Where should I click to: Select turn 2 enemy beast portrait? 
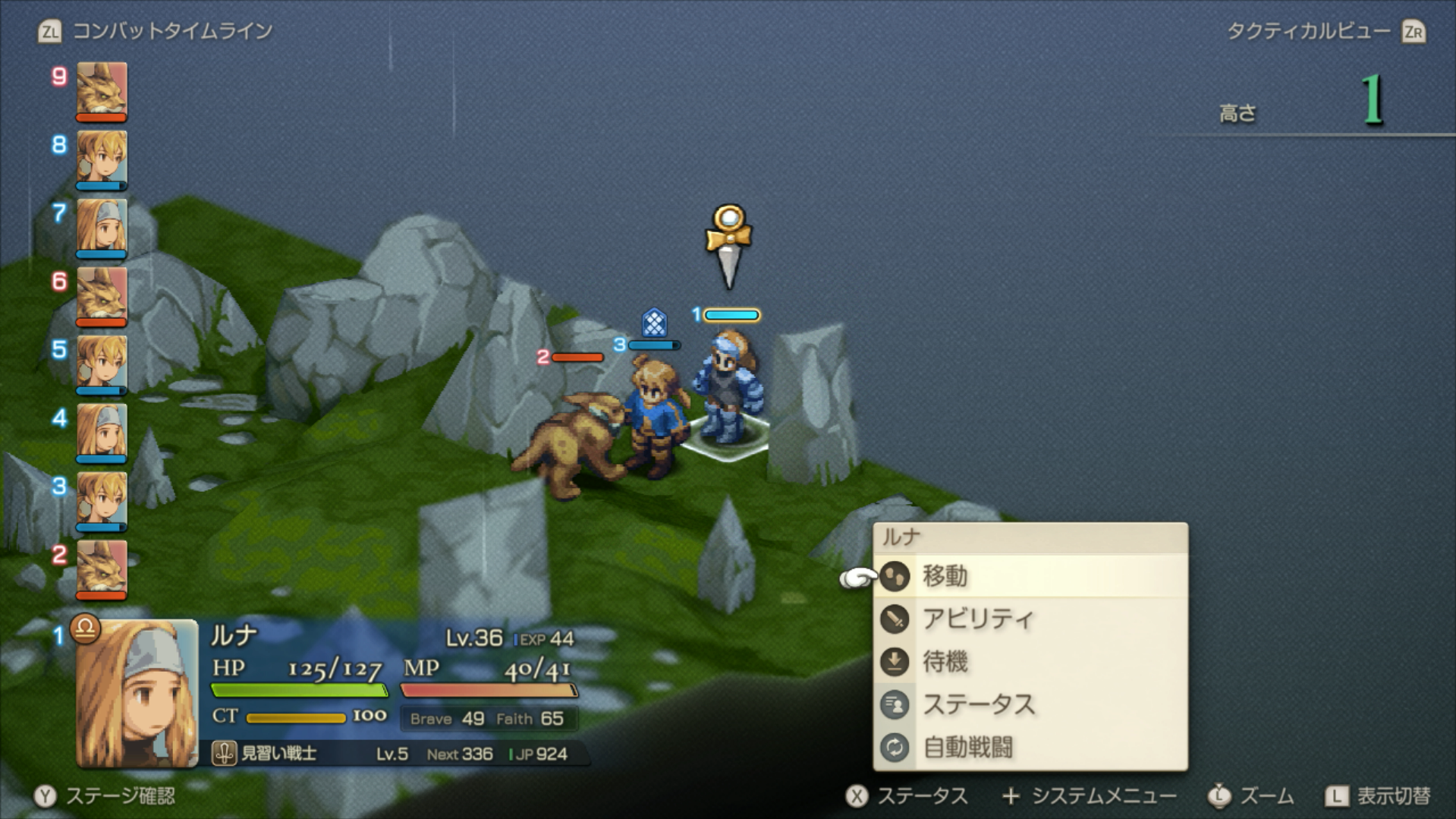102,569
